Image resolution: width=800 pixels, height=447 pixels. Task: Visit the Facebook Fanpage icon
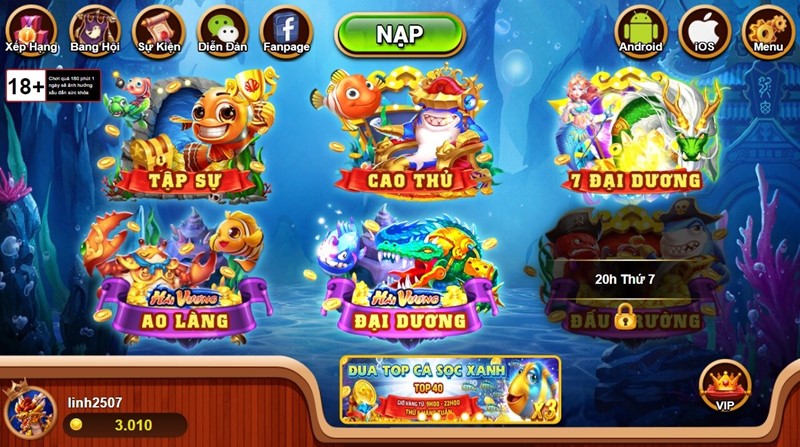tap(285, 30)
